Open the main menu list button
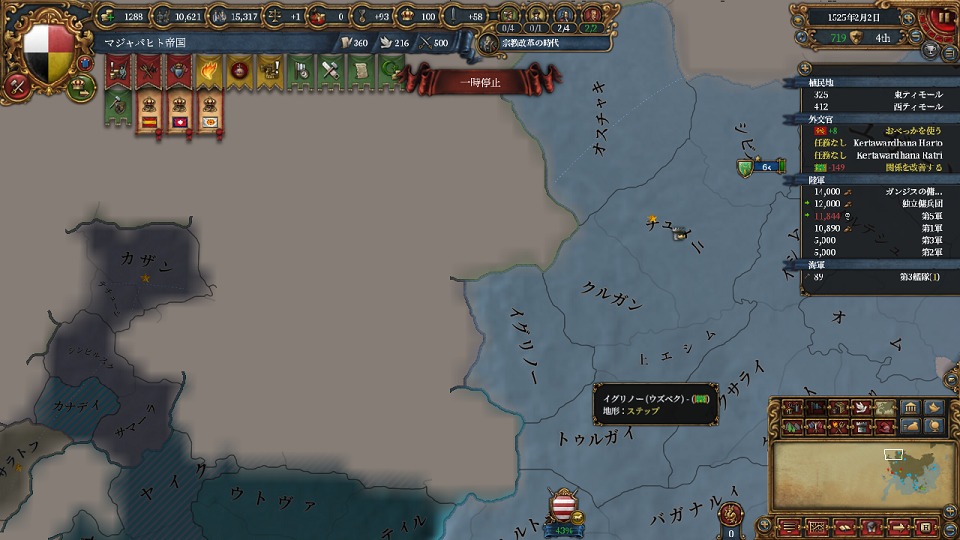The height and width of the screenshot is (540, 960). coord(791,526)
